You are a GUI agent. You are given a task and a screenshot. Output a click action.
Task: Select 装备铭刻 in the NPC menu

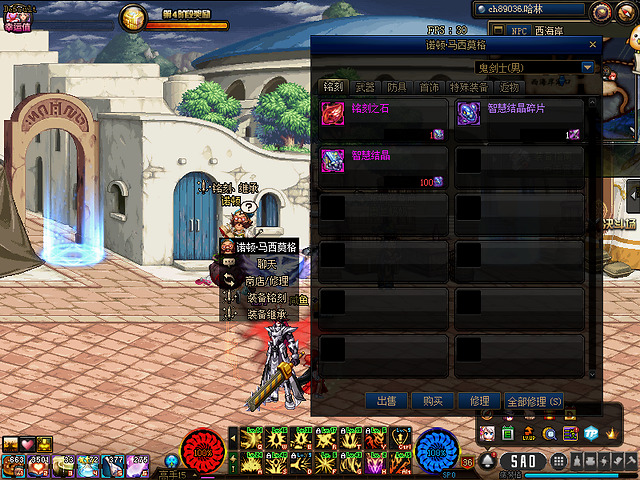[265, 298]
